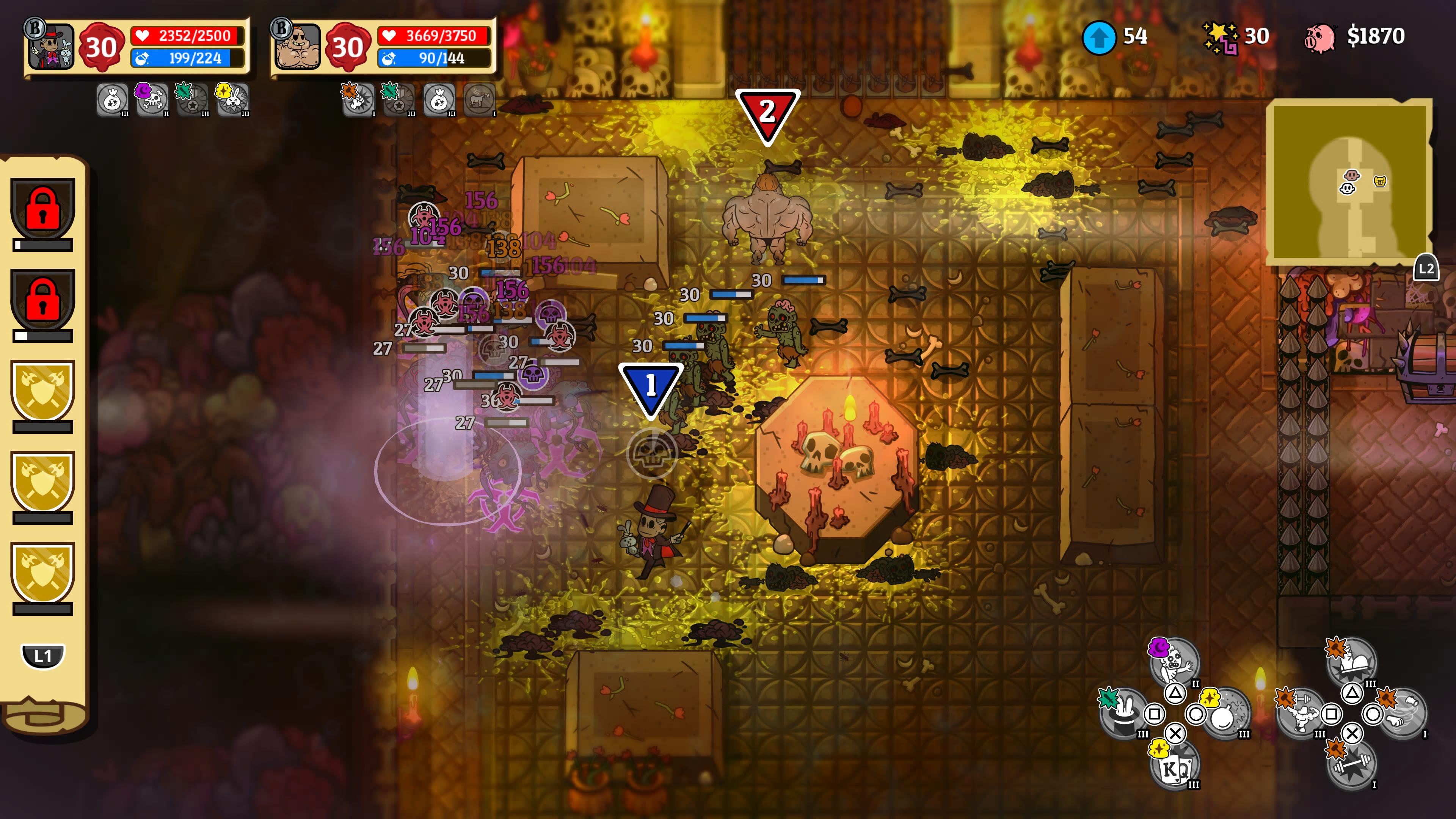1456x819 pixels.
Task: Use the rabbit-in-top-hat ability
Action: pos(1122,714)
